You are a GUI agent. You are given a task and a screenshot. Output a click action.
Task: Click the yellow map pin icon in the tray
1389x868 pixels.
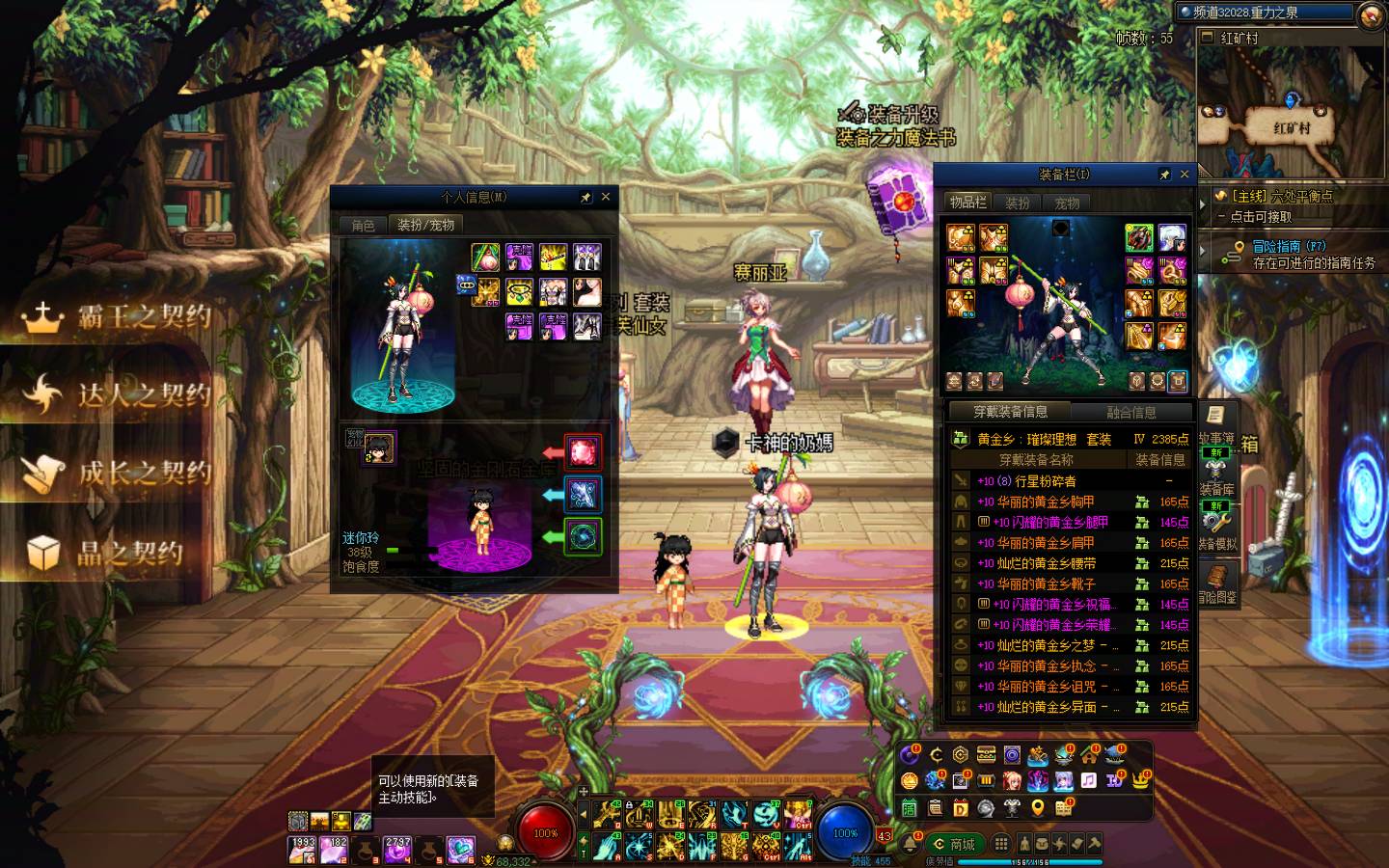(x=1038, y=807)
